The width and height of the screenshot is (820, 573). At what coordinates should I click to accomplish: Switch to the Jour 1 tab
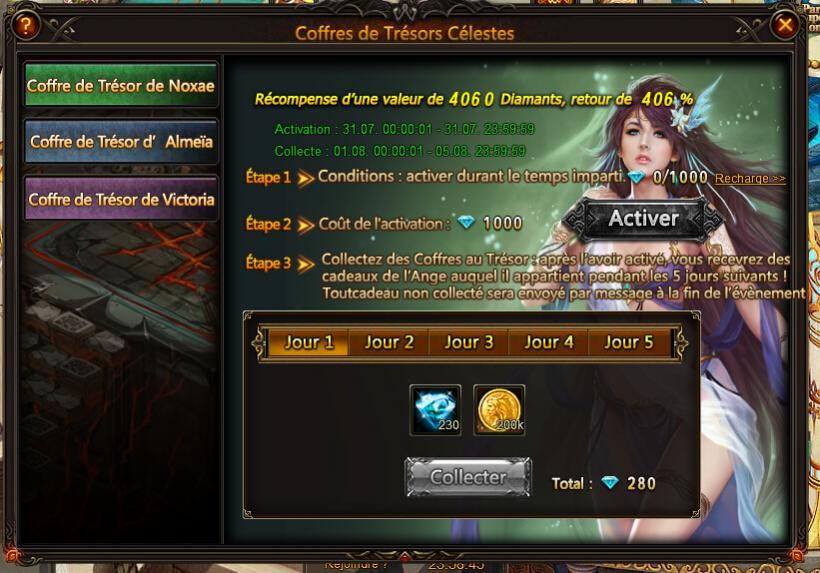(309, 342)
